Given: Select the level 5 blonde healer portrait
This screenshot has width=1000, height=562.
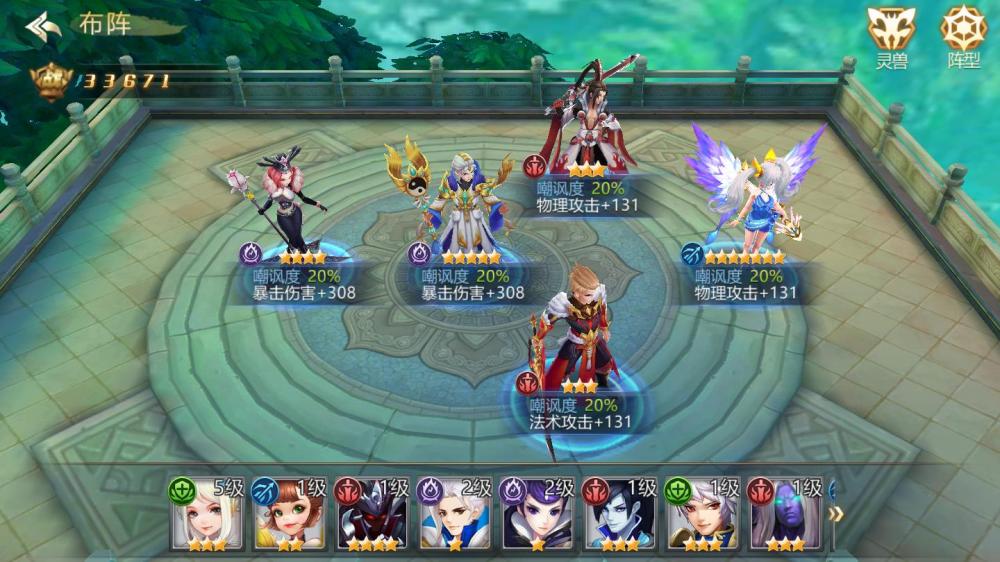Looking at the screenshot, I should coord(207,515).
